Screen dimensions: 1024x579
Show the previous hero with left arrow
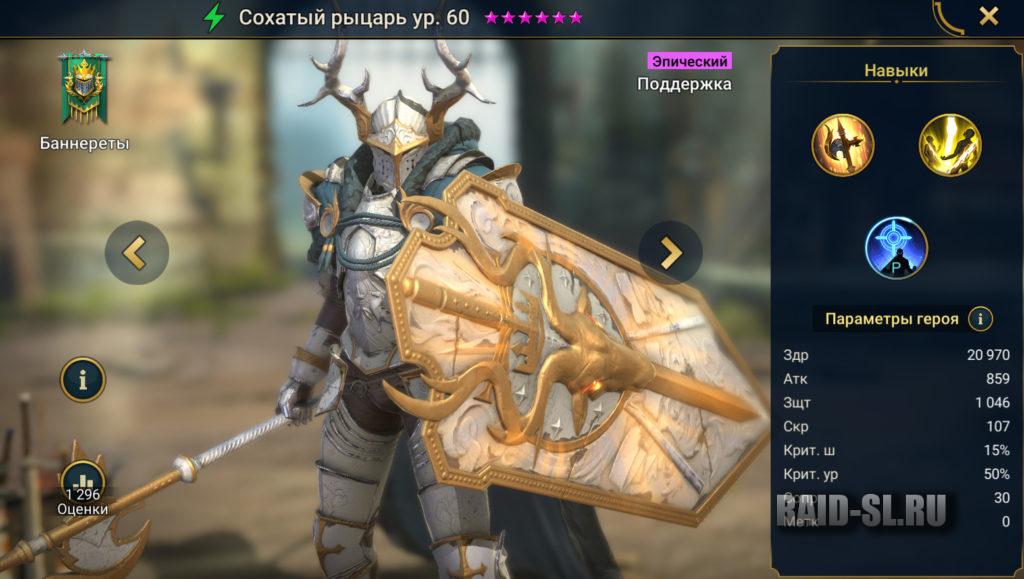[x=136, y=253]
